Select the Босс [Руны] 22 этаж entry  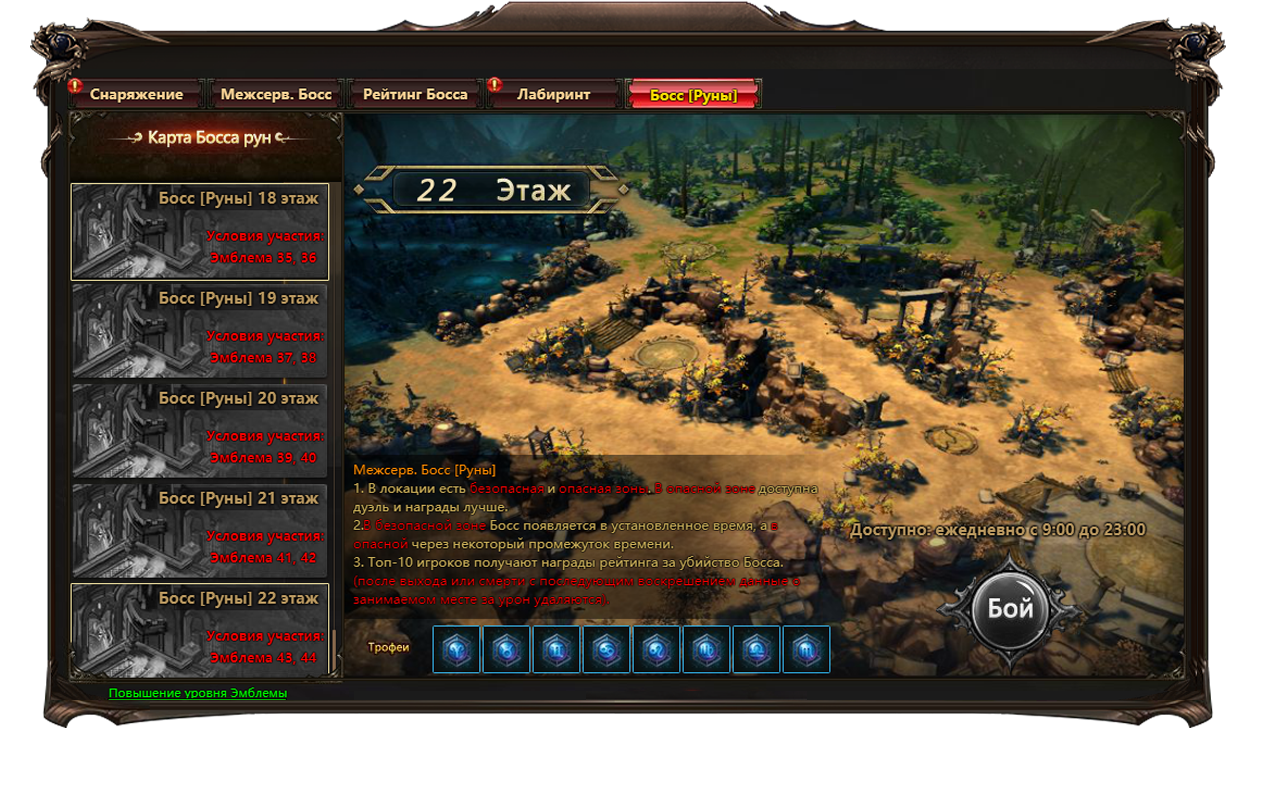[200, 630]
